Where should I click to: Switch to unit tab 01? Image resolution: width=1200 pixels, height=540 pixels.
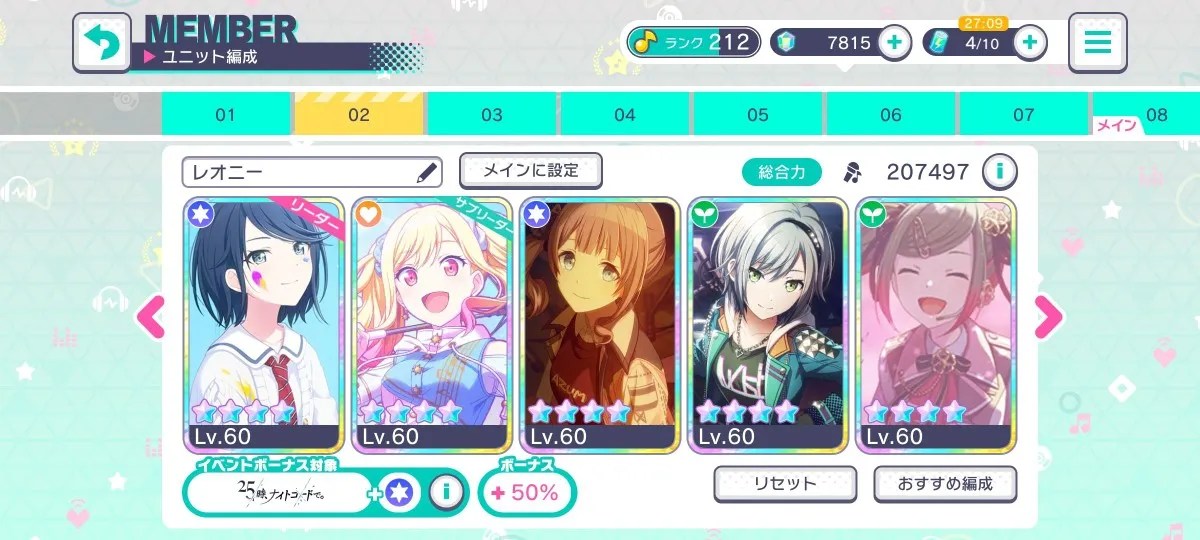(x=226, y=115)
